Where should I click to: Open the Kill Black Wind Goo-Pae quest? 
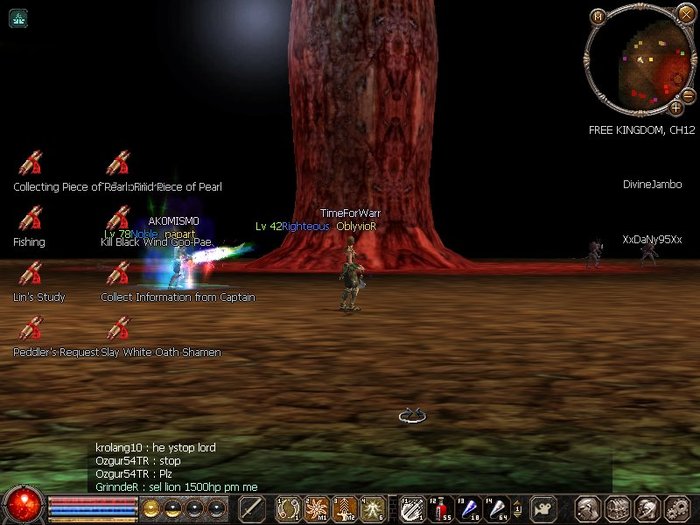pos(118,218)
